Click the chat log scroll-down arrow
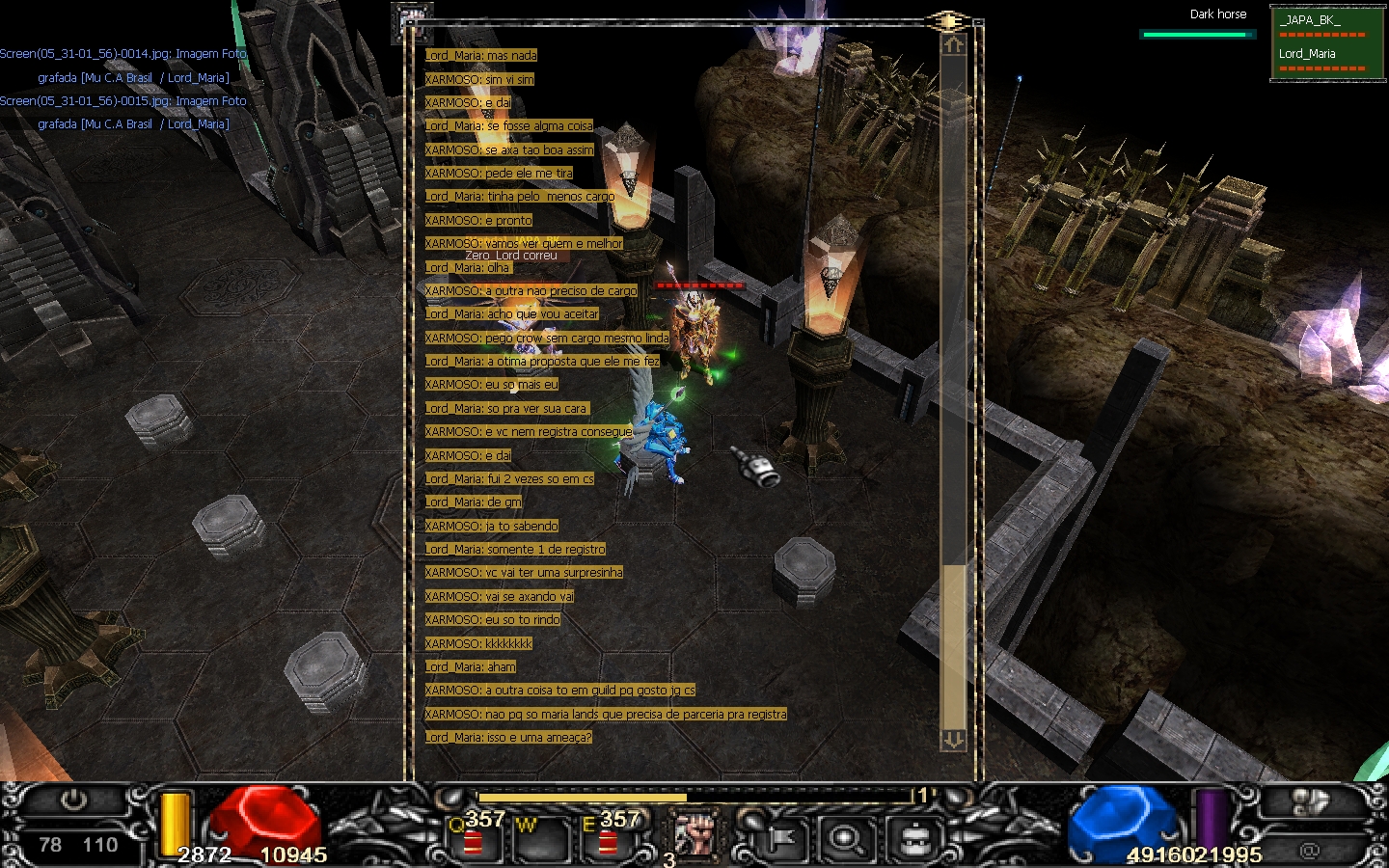The width and height of the screenshot is (1389, 868). coord(953,739)
